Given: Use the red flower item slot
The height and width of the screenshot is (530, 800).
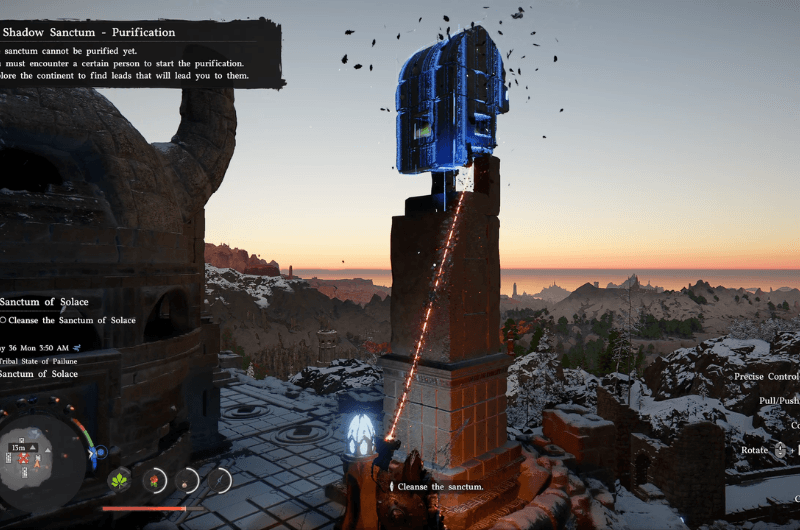Looking at the screenshot, I should coord(154,481).
